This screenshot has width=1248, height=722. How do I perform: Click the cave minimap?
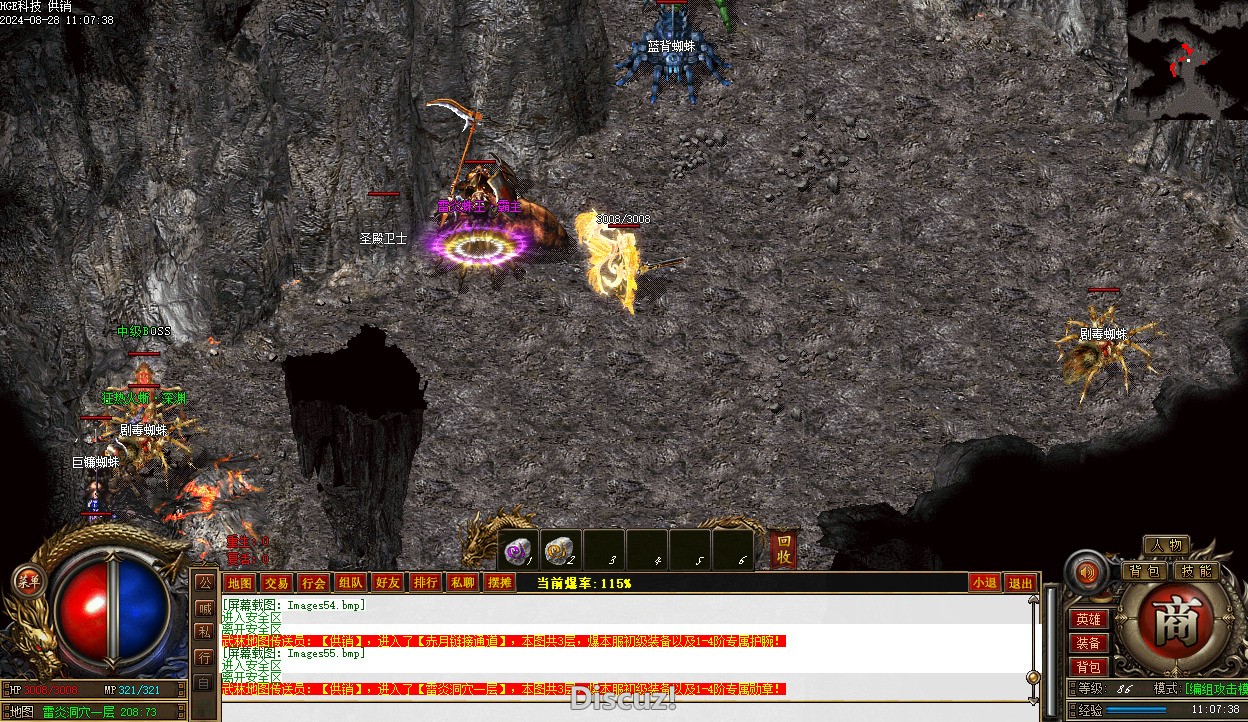point(1187,60)
